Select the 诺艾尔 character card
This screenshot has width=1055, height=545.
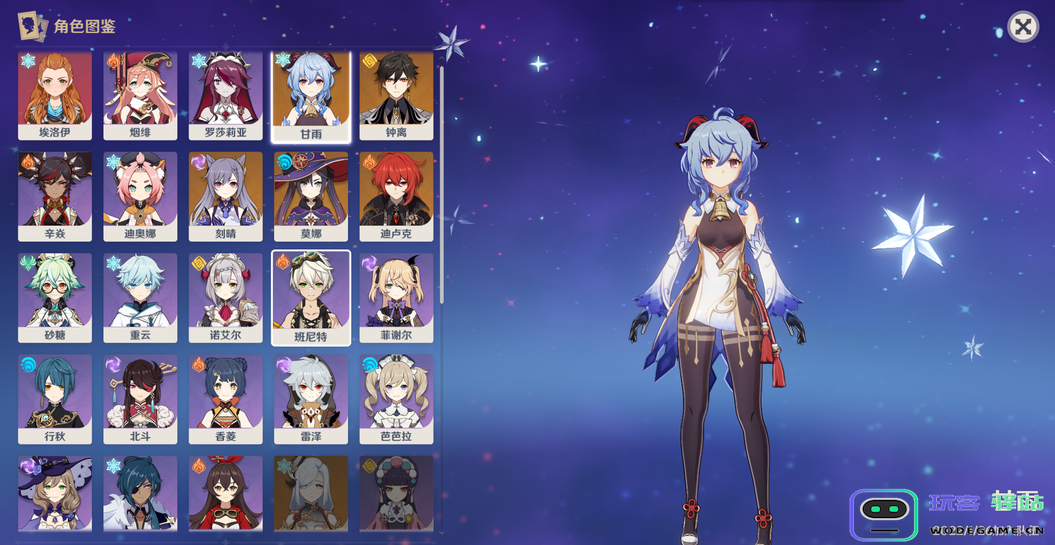pyautogui.click(x=226, y=298)
